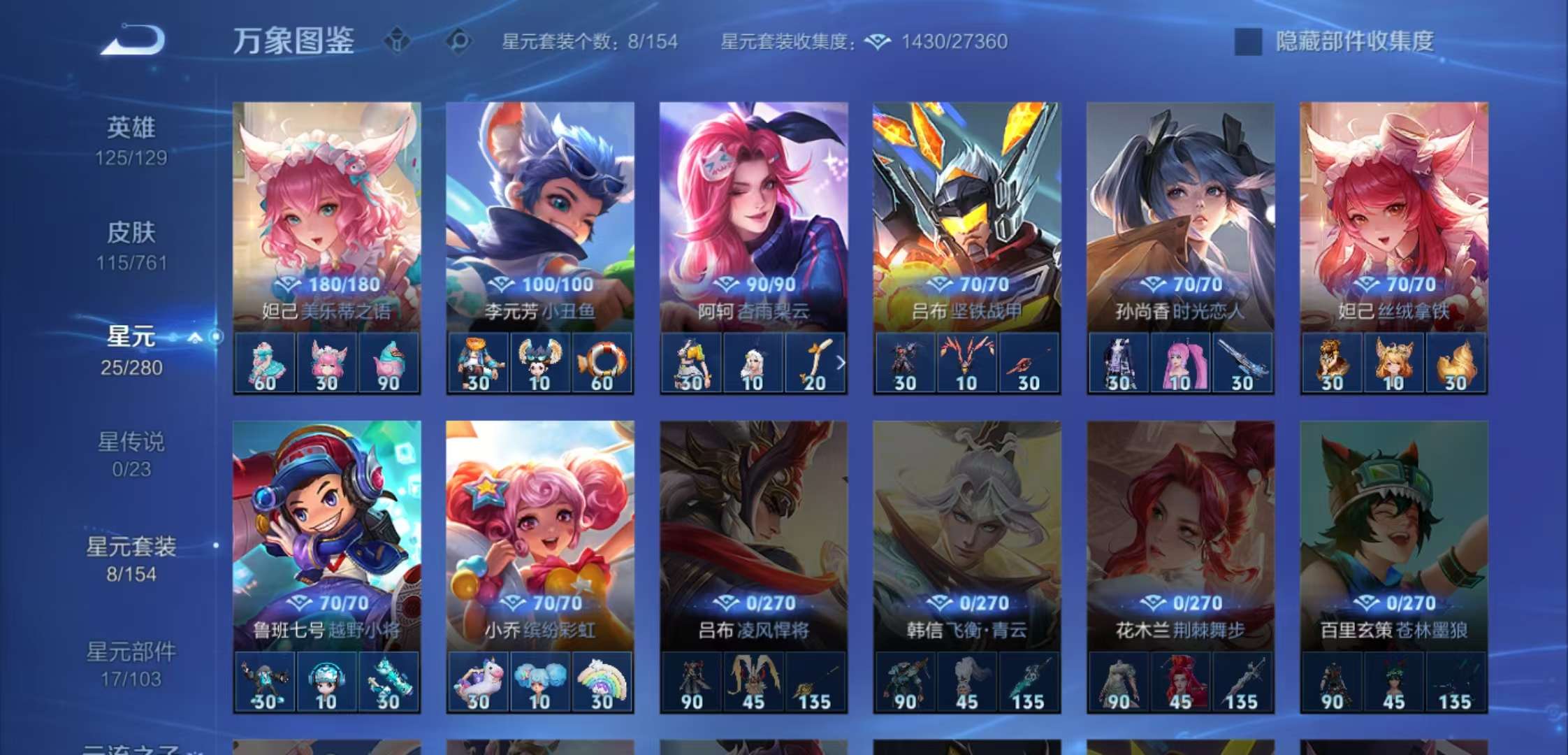The image size is (1568, 755).
Task: Click the filter diamond icon next to 万象图鉴
Action: click(397, 41)
